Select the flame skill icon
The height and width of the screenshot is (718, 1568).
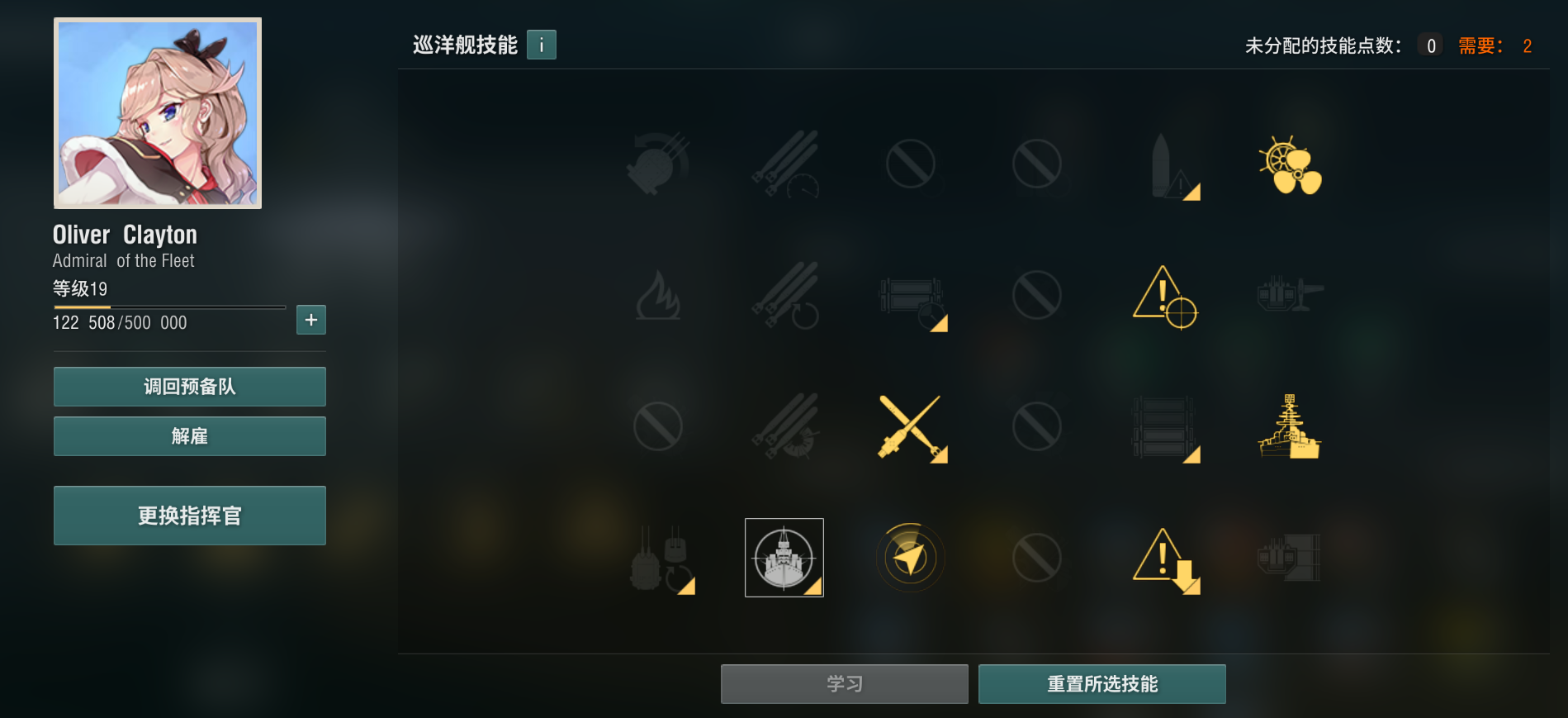pyautogui.click(x=658, y=297)
